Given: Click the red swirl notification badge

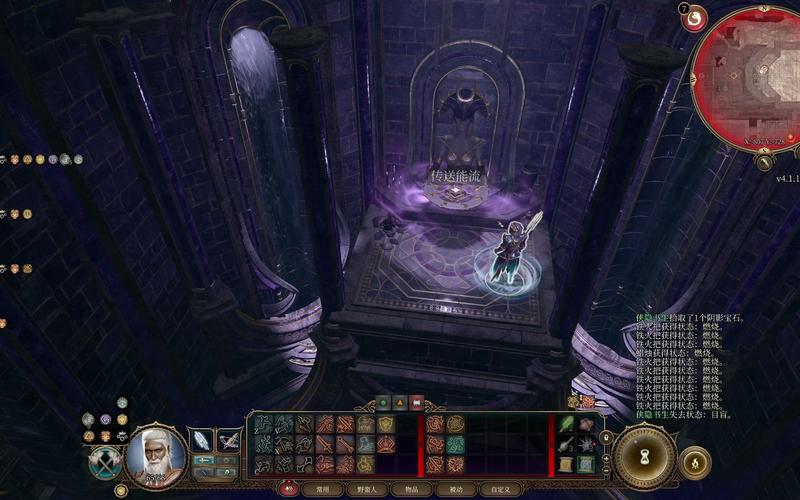Looking at the screenshot, I should click(x=693, y=17).
